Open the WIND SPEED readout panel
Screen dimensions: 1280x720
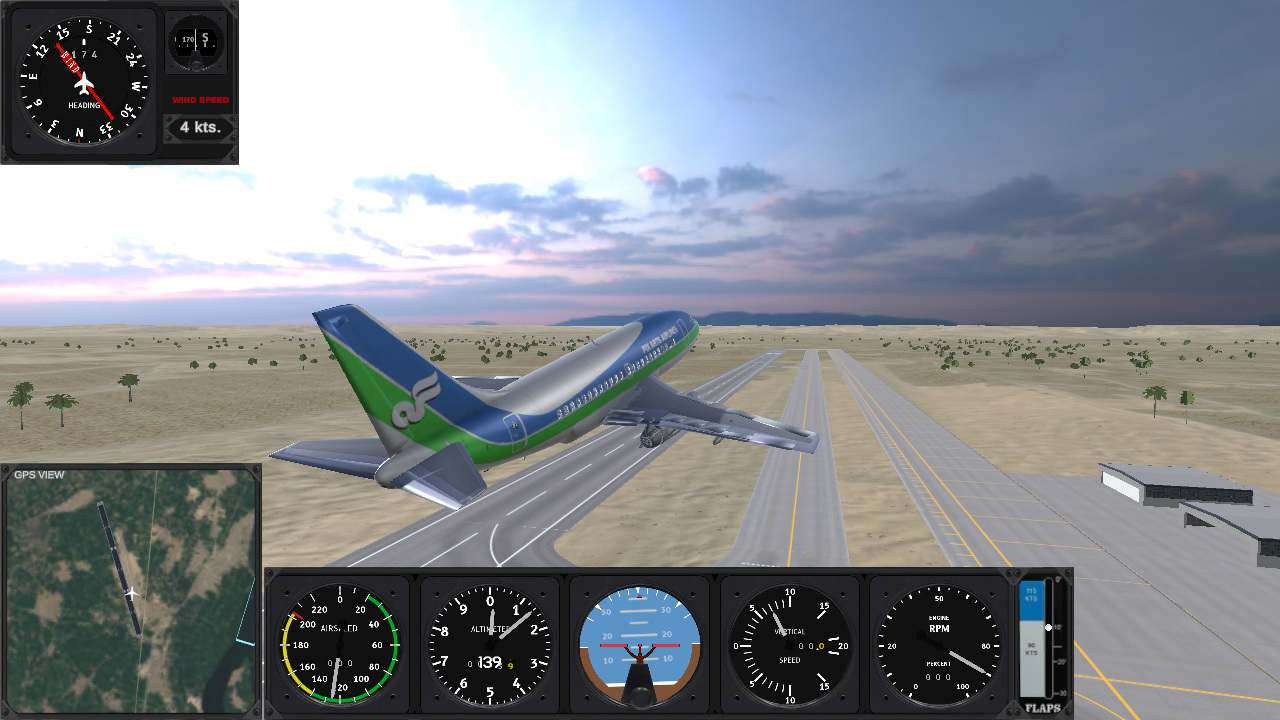198,100
